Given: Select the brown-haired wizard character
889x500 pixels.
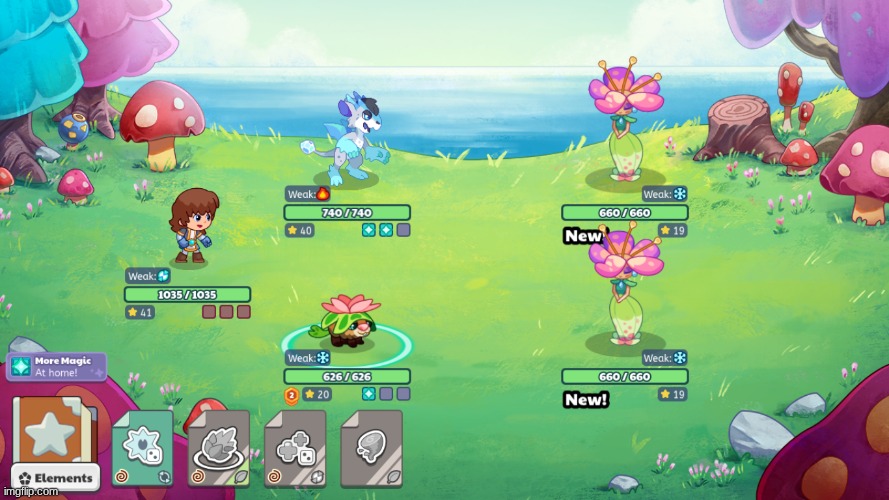Looking at the screenshot, I should click(x=190, y=225).
